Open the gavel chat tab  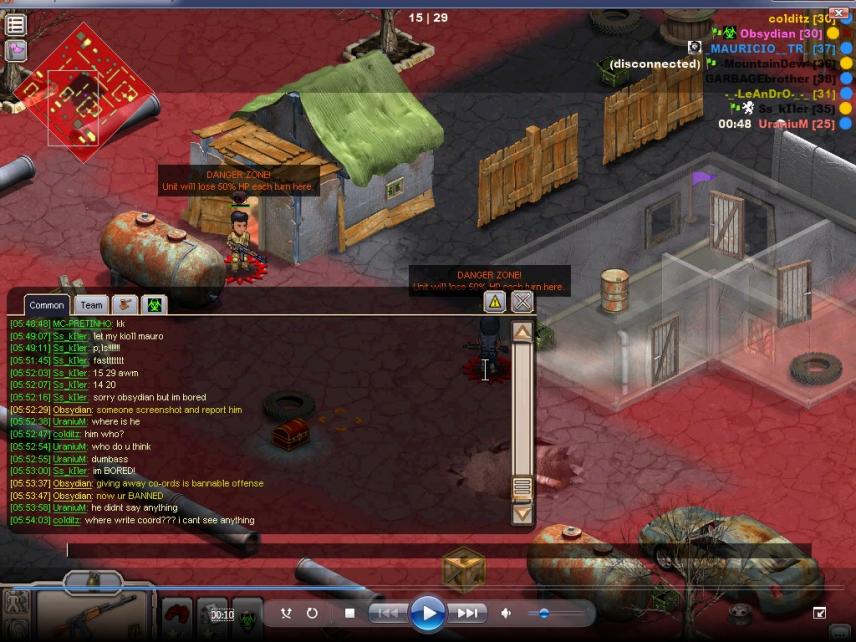click(x=125, y=305)
